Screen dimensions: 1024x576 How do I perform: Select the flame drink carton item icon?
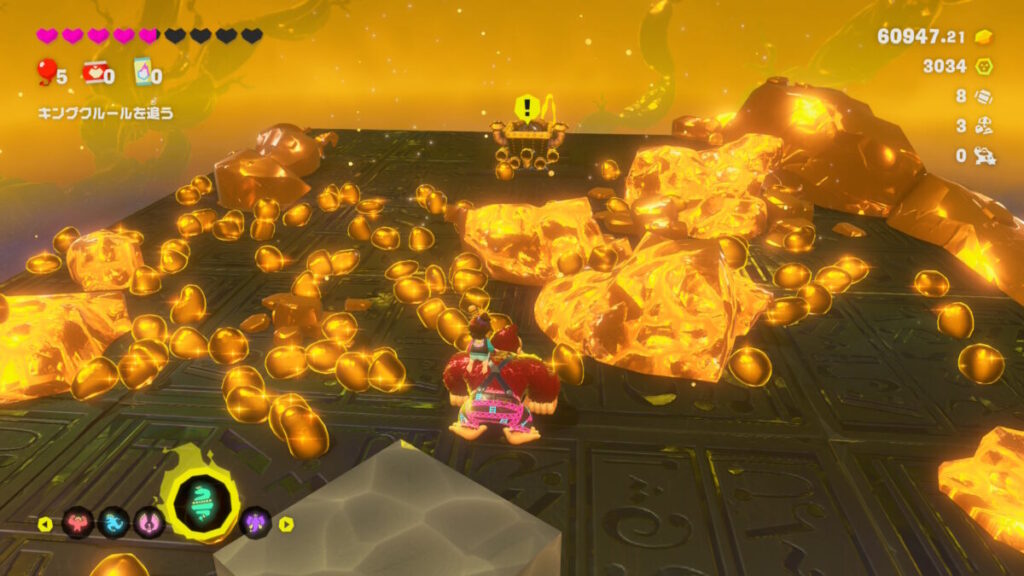point(142,72)
